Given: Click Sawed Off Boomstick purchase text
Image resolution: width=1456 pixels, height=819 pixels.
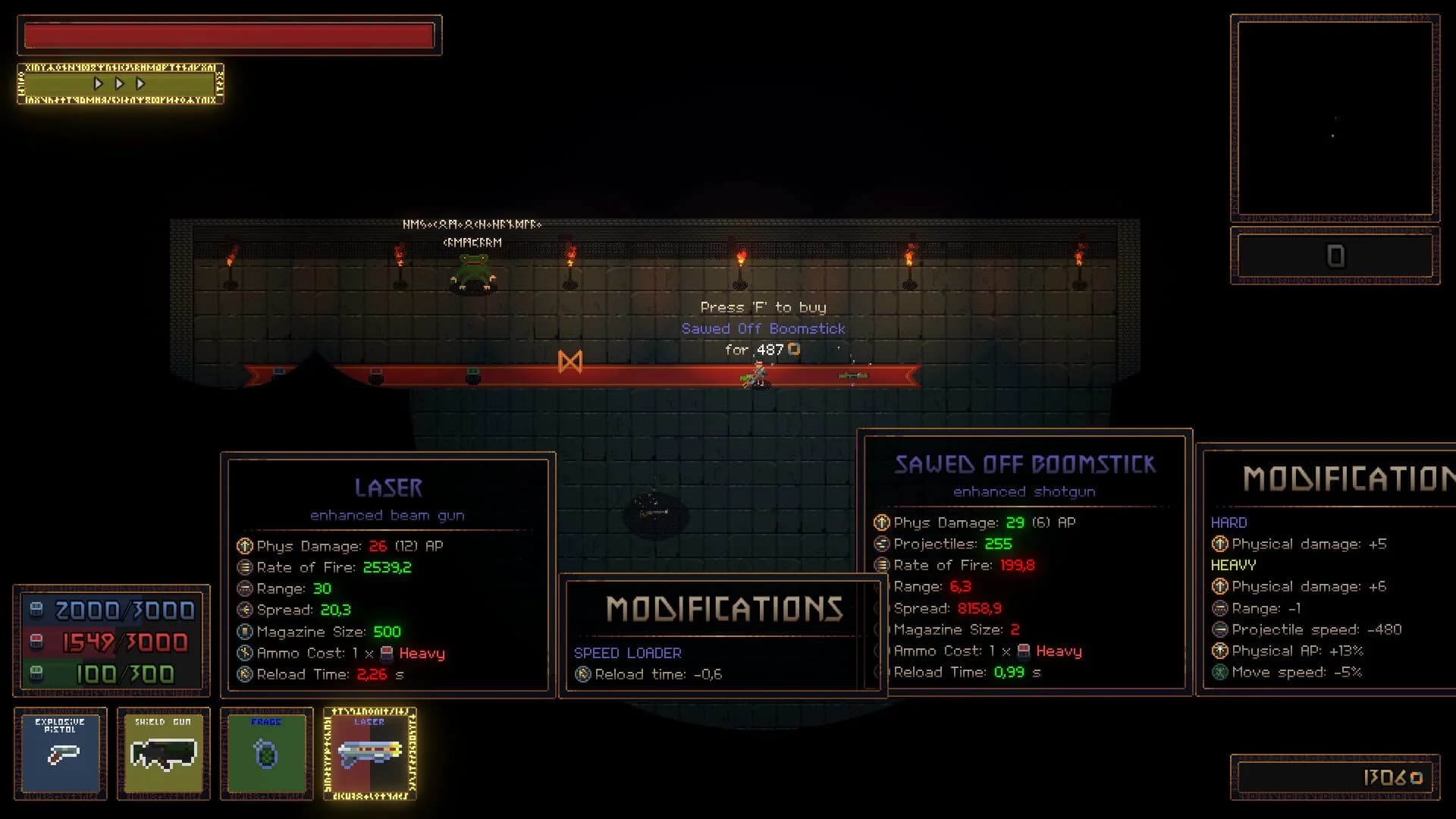Looking at the screenshot, I should (x=764, y=328).
